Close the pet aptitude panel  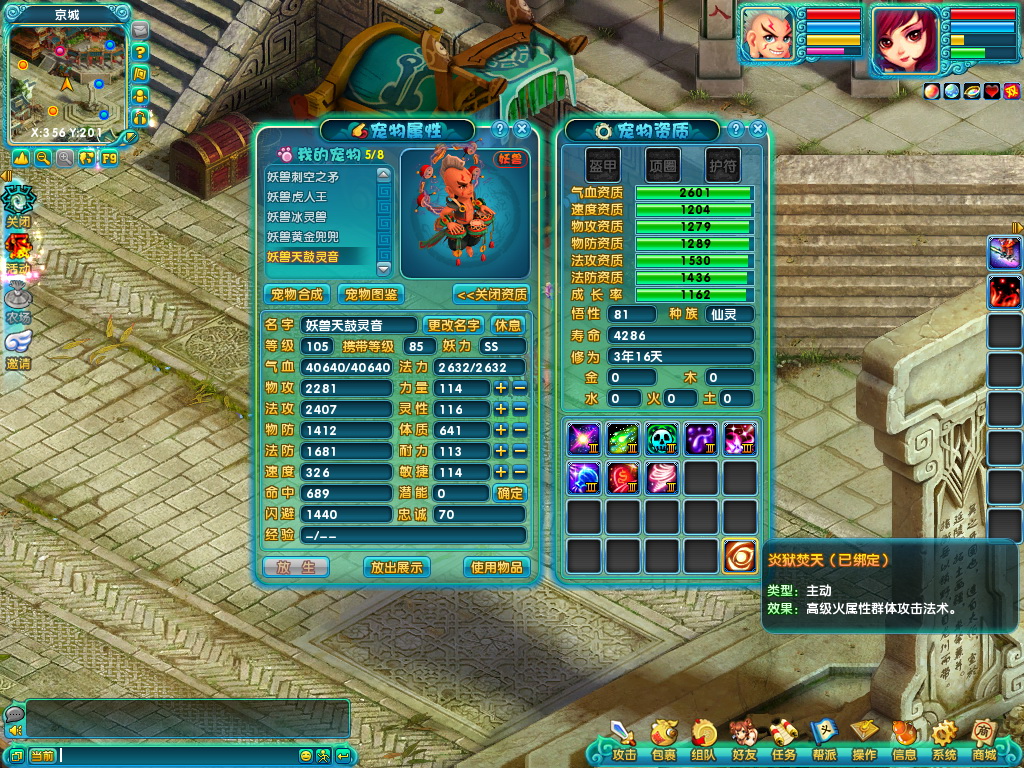click(758, 129)
